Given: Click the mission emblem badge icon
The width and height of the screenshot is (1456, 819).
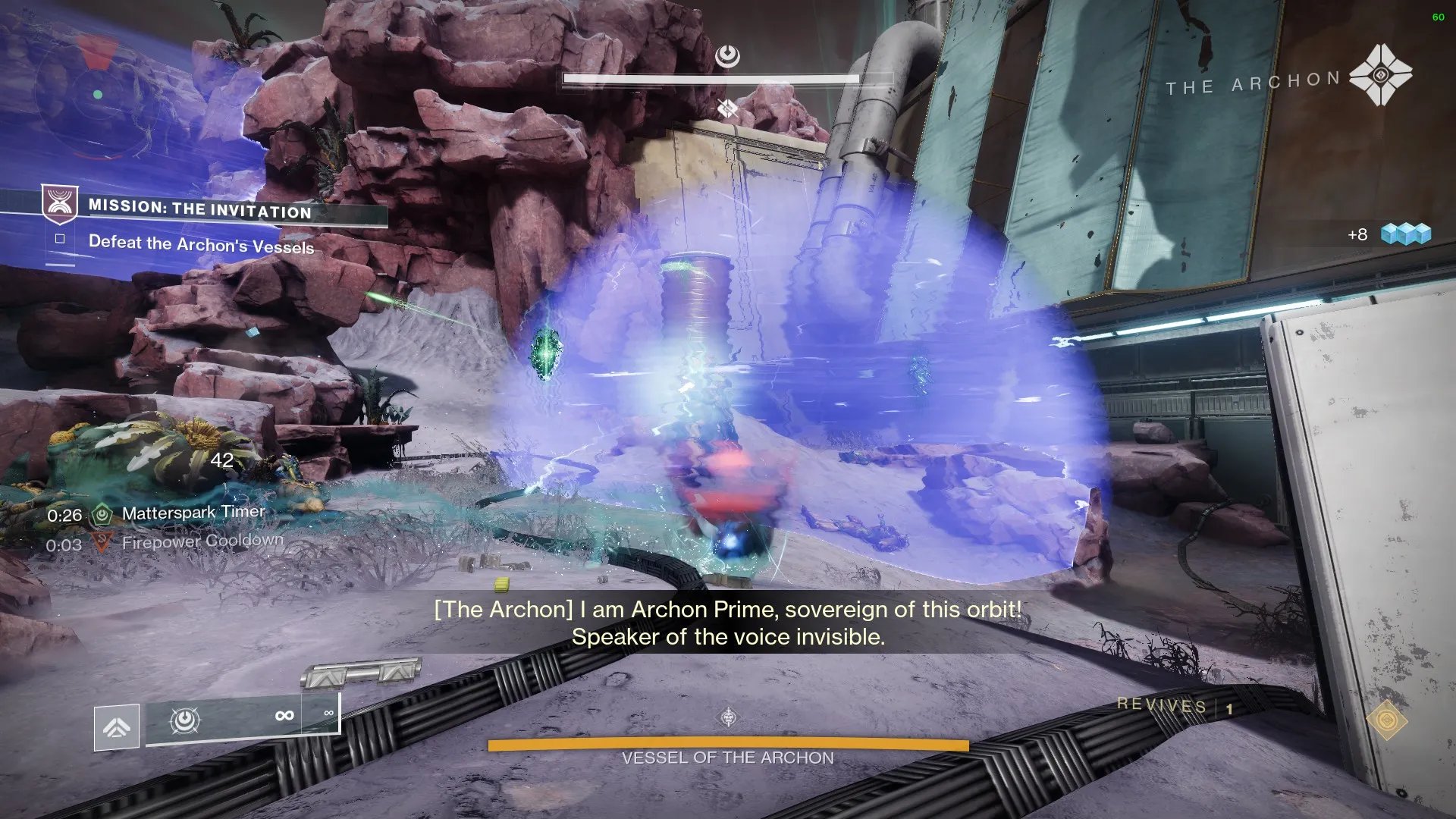Looking at the screenshot, I should [x=59, y=203].
